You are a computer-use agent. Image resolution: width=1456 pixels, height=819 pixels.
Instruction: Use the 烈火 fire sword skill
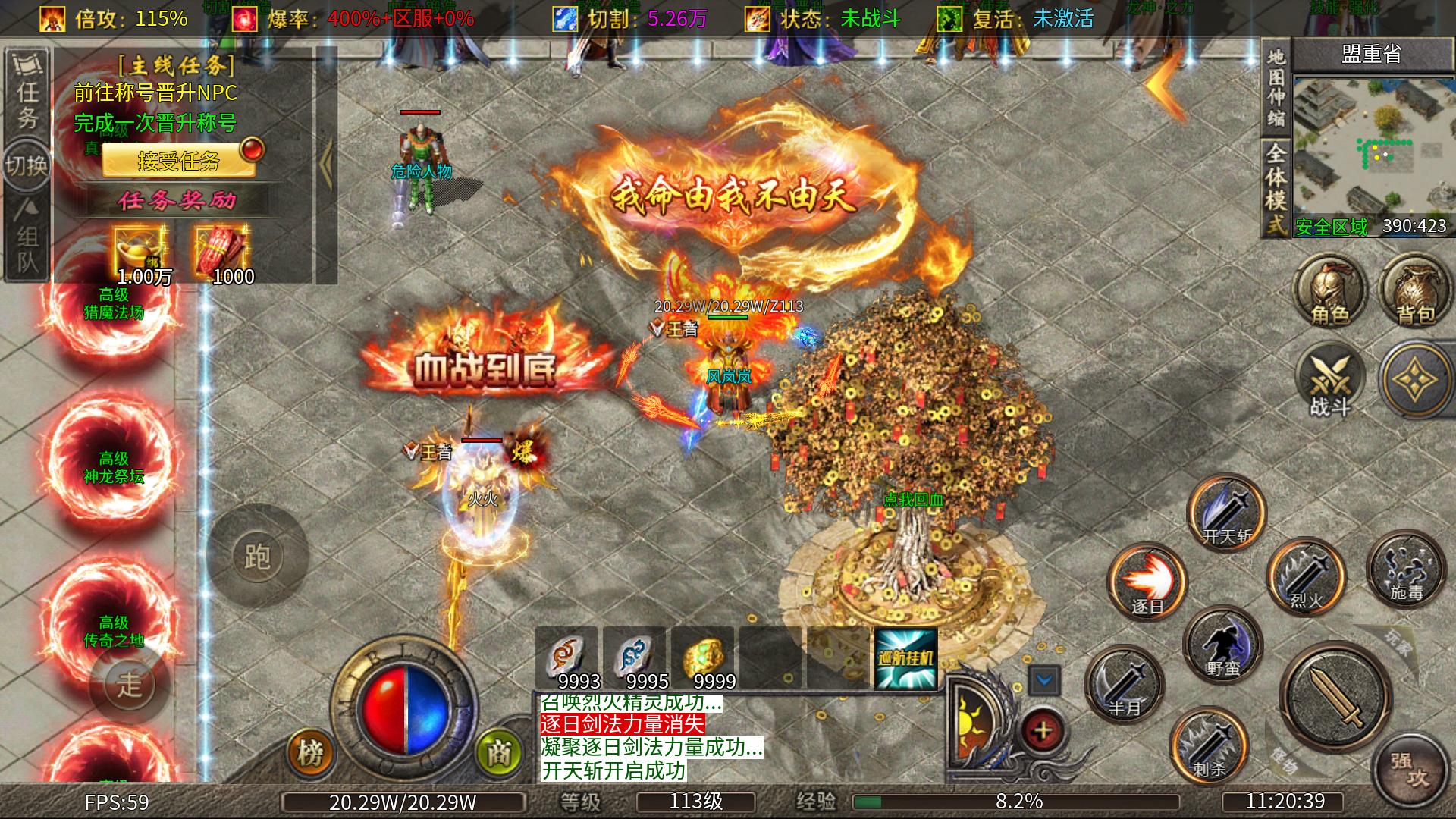[x=1306, y=576]
